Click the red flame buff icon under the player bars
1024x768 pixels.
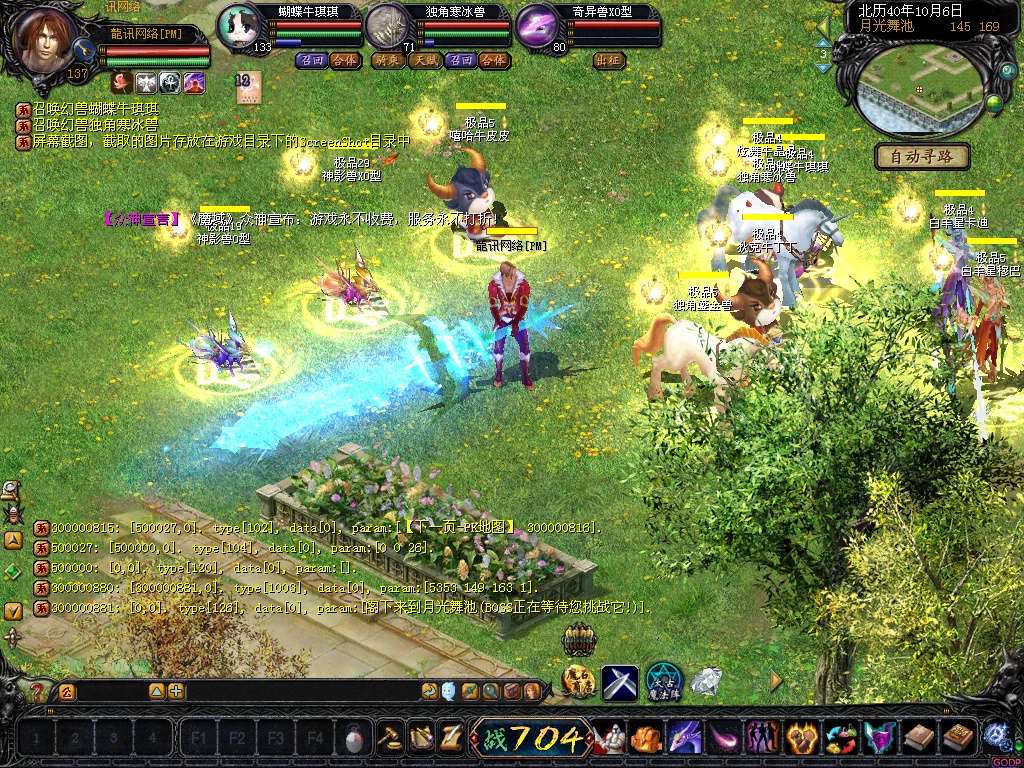coord(120,82)
